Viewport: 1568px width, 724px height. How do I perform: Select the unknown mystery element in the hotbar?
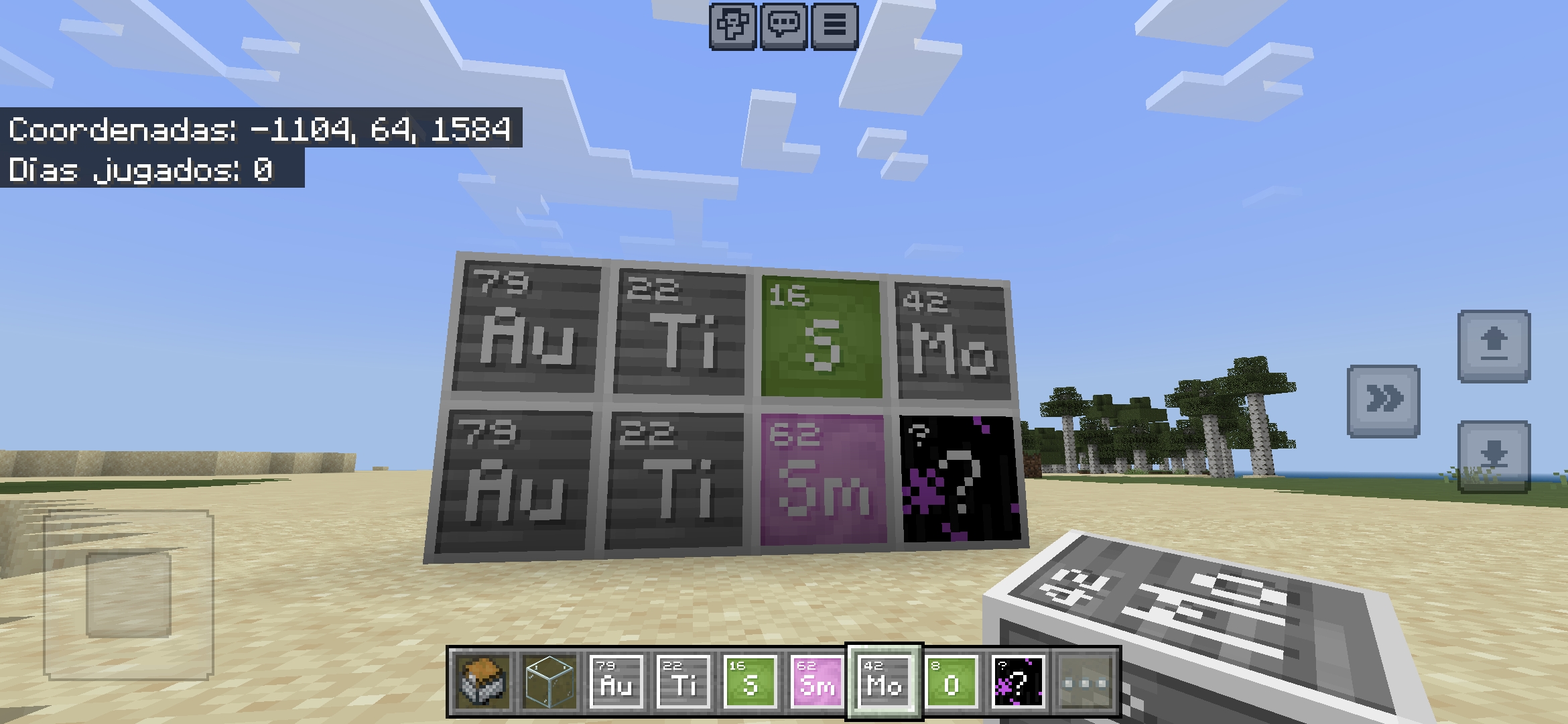[1019, 682]
